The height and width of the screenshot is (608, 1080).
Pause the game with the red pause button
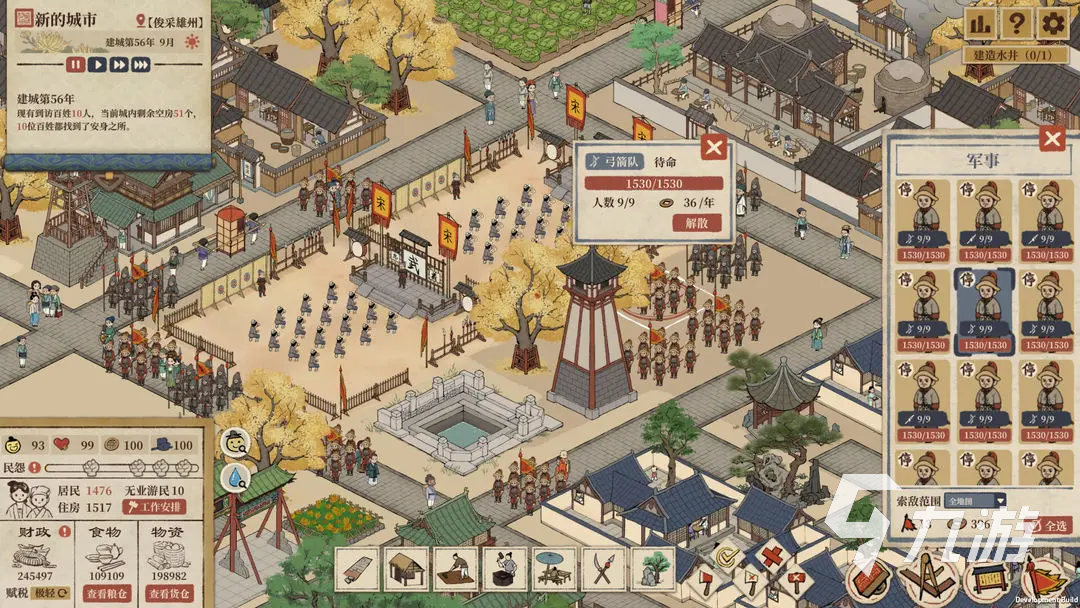click(76, 64)
